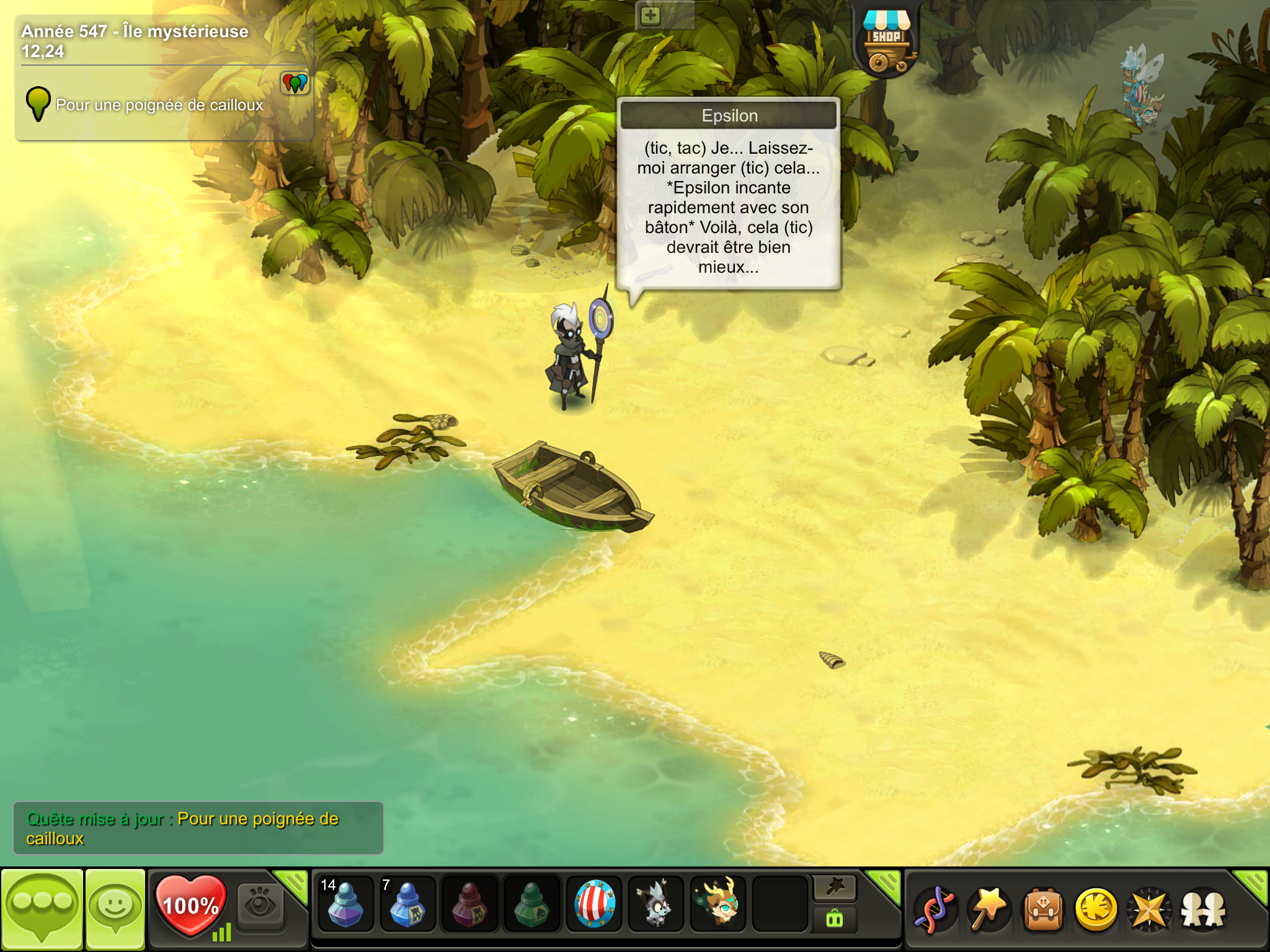Toggle the colored map pins button
The width and height of the screenshot is (1270, 952).
point(295,82)
